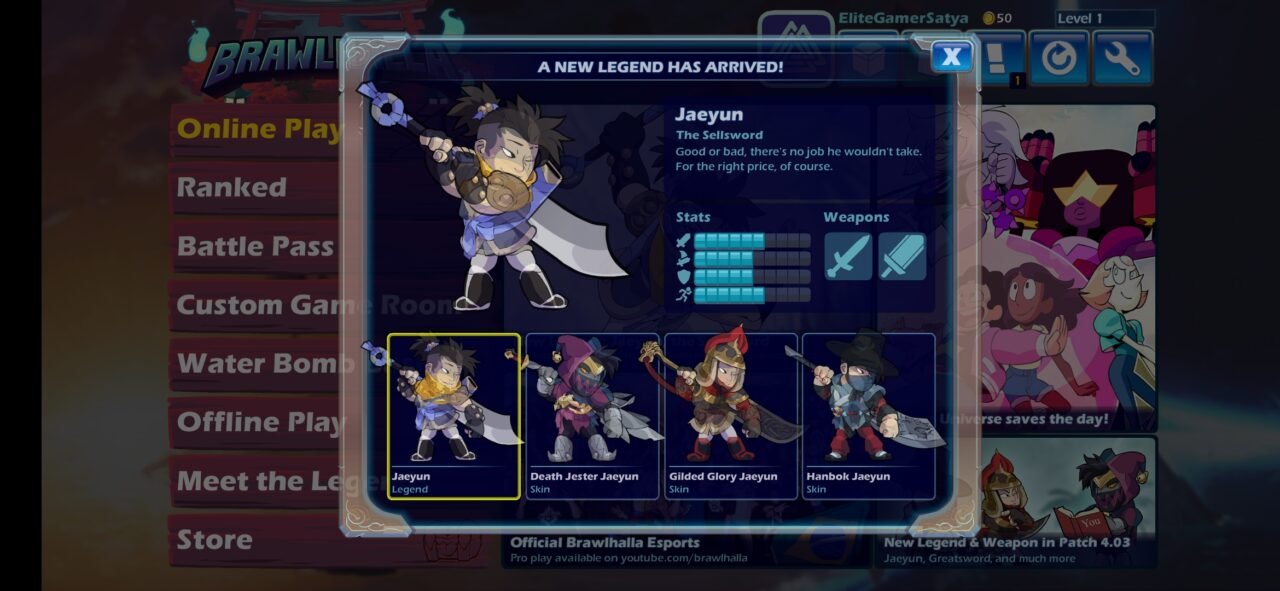The height and width of the screenshot is (591, 1280).
Task: Choose the Death Jester Jaeyun skin
Action: click(592, 416)
